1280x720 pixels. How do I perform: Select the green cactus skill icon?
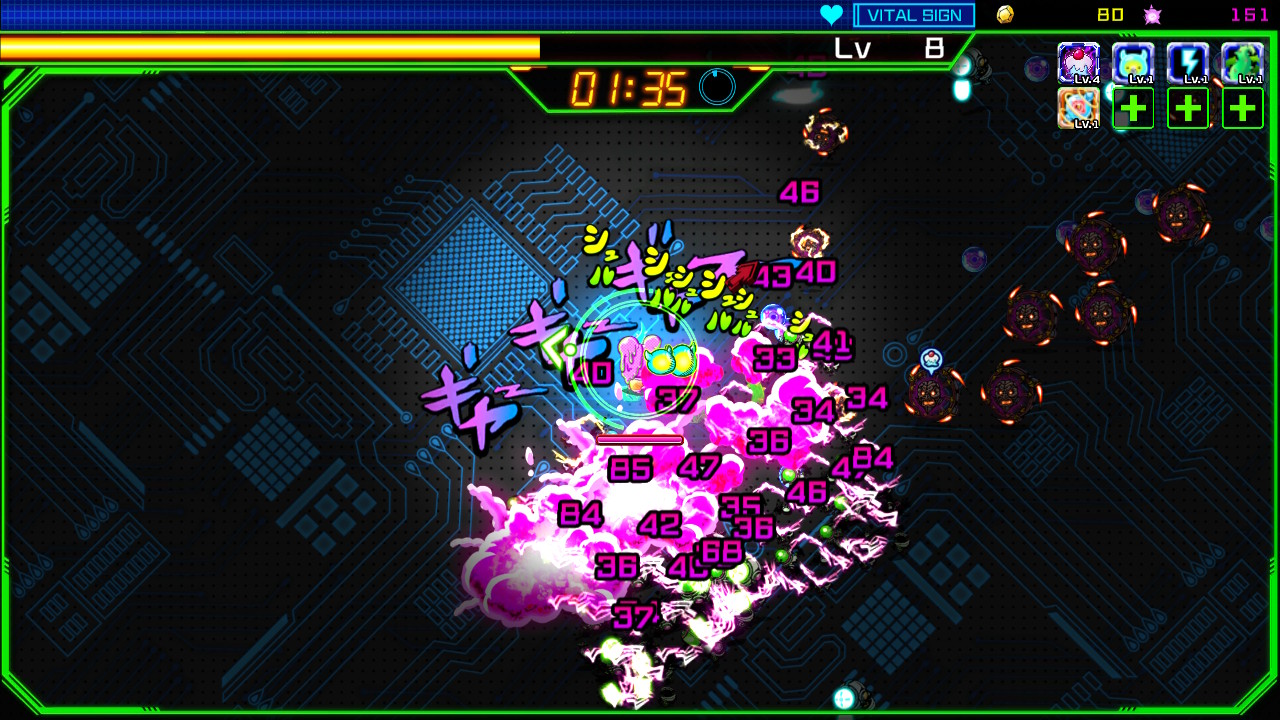click(x=1242, y=62)
